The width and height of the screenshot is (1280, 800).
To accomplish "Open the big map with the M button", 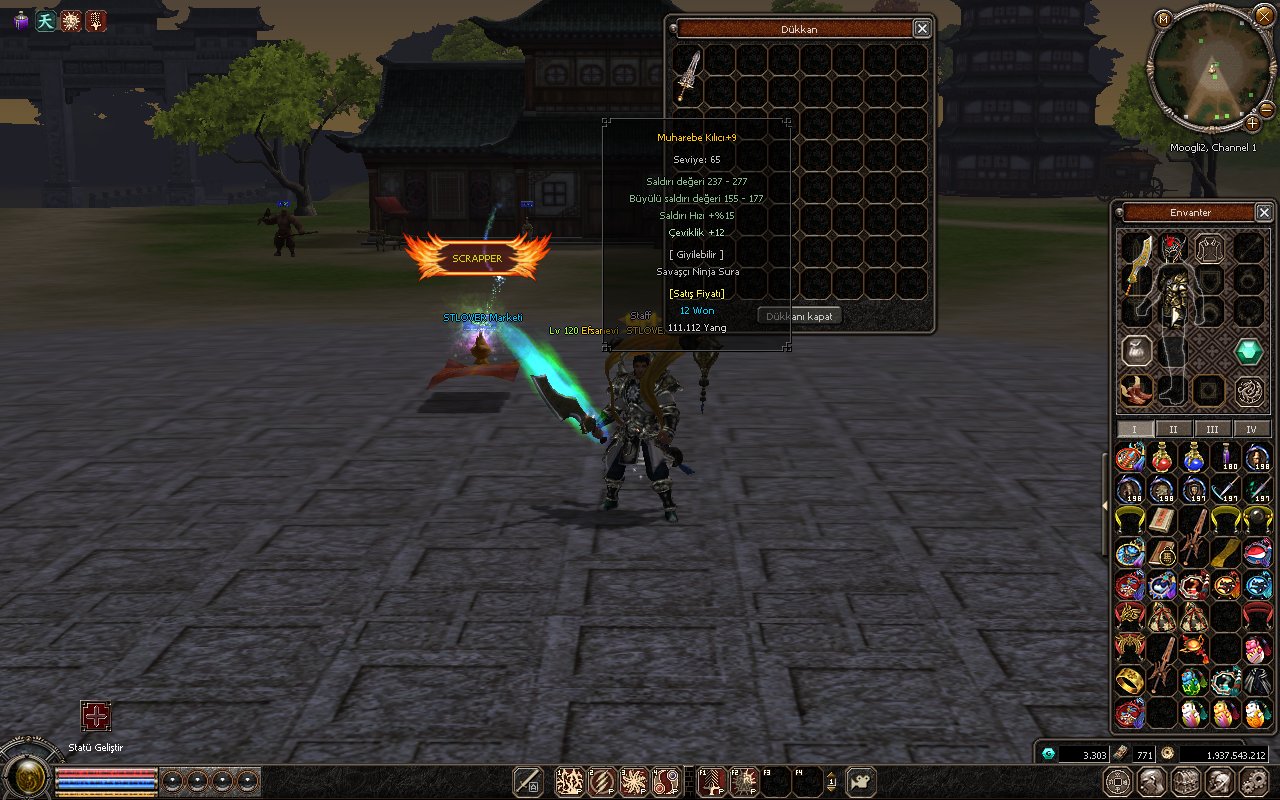I will click(1162, 19).
